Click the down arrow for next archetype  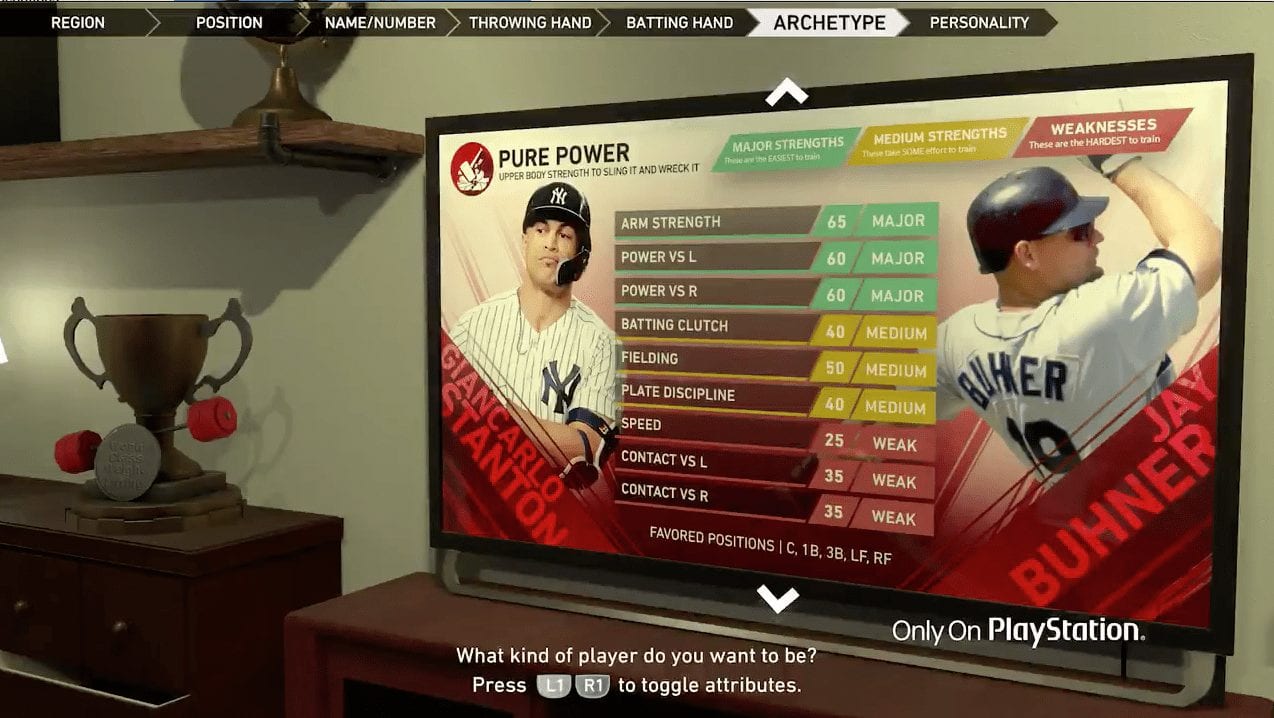point(777,598)
